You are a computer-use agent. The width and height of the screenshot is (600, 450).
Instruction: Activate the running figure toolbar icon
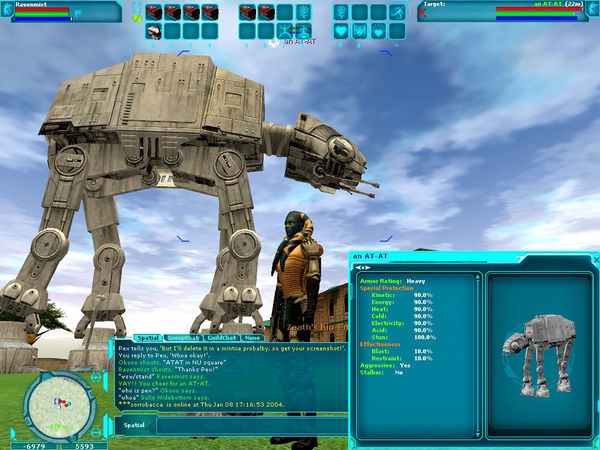pos(398,12)
